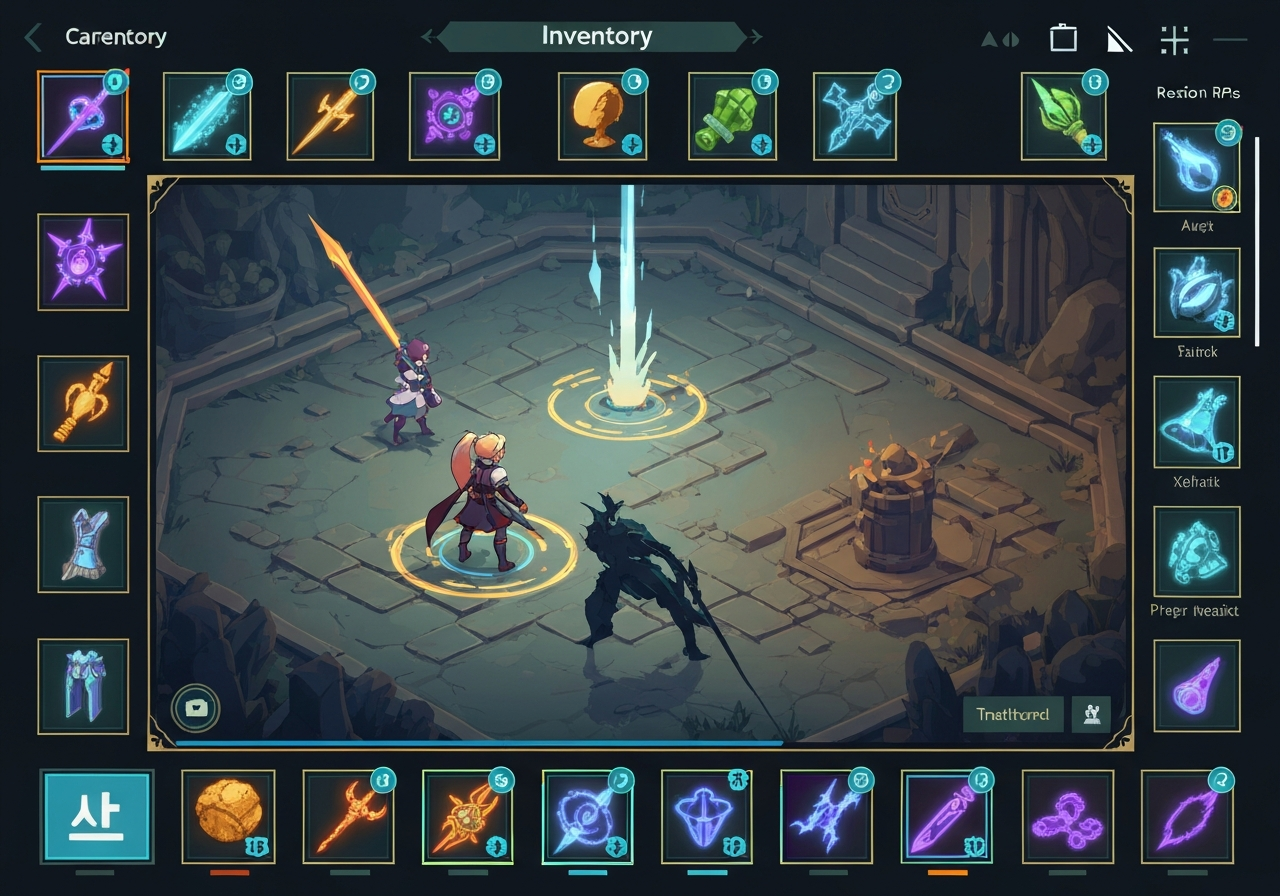Pick the cyan crystal blade slot
This screenshot has height=896, width=1280.
point(207,116)
